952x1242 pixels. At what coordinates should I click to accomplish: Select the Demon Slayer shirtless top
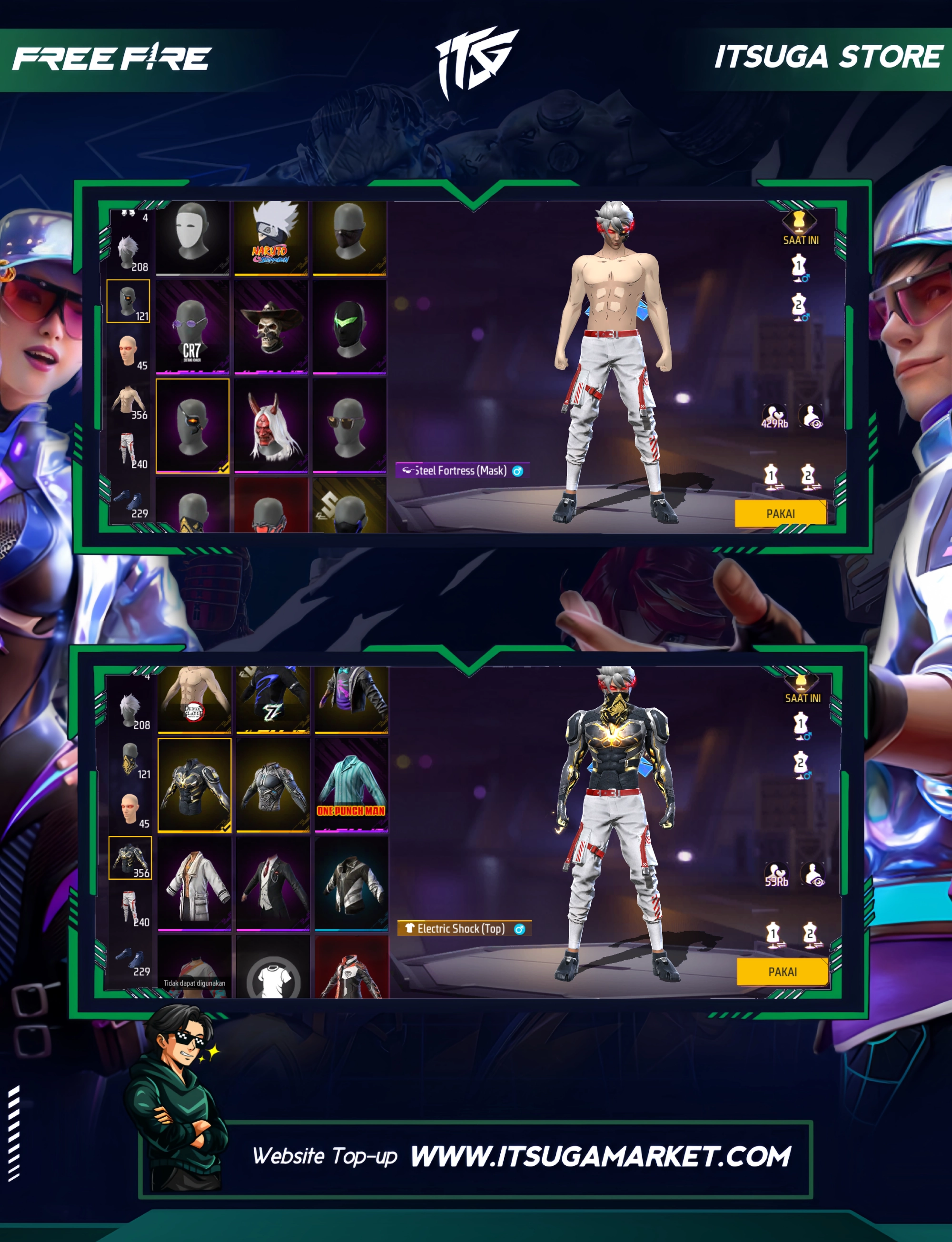point(194,699)
